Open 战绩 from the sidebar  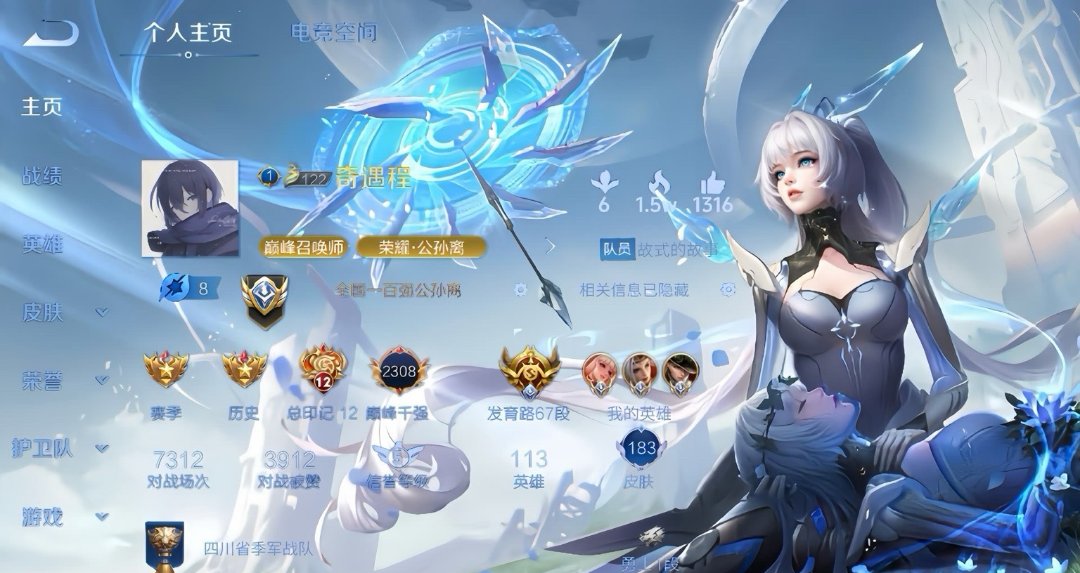(x=43, y=177)
